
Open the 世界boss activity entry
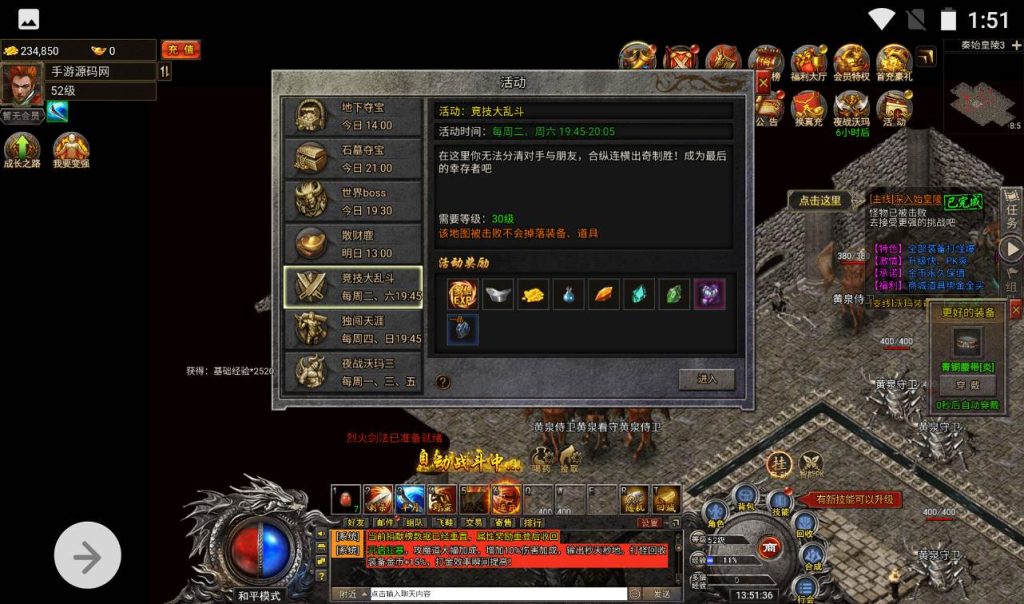pyautogui.click(x=352, y=201)
